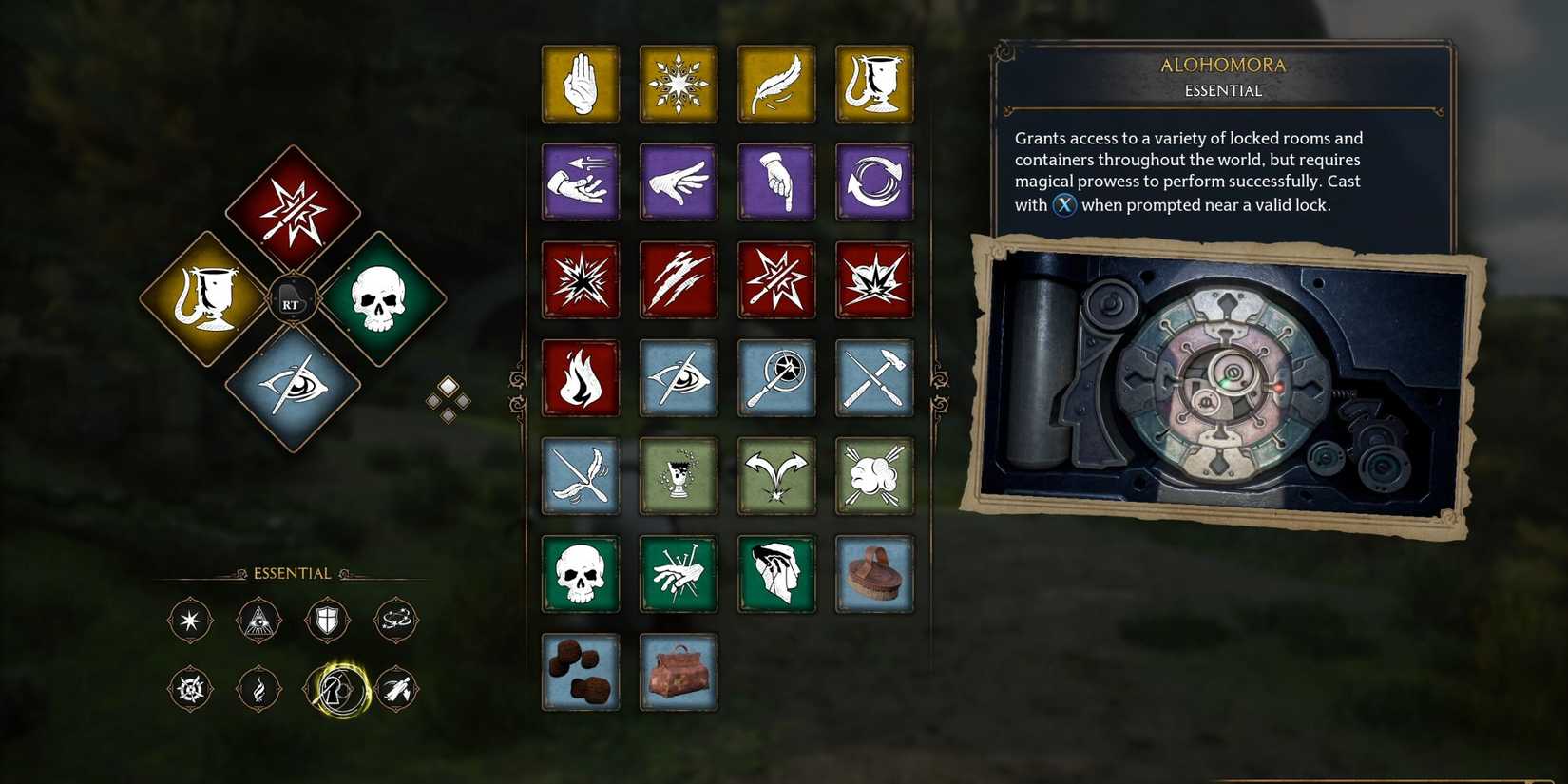Select the highlighted Alohomora essential spell

click(x=339, y=690)
